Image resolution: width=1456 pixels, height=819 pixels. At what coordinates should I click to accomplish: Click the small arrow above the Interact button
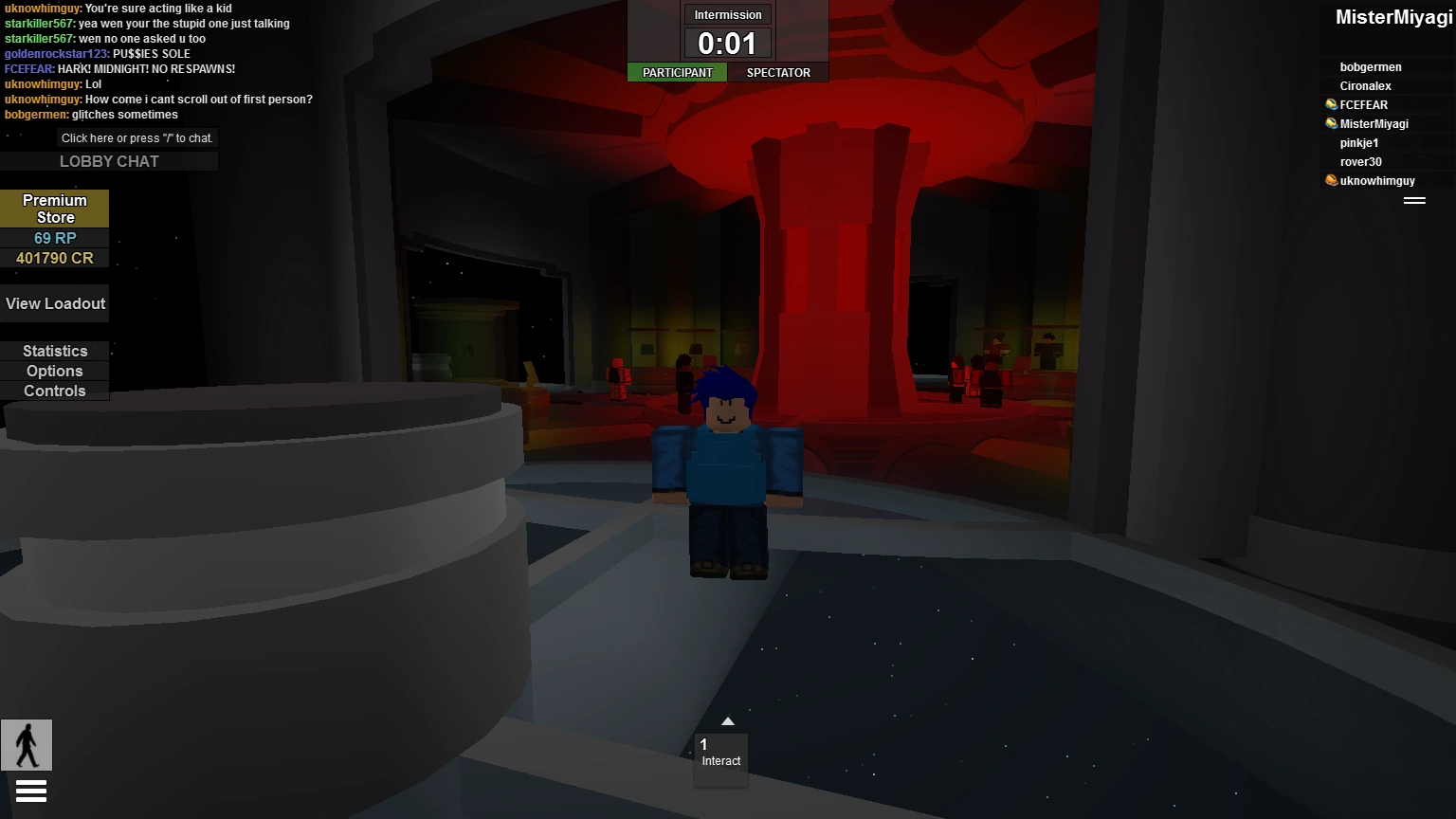coord(728,720)
